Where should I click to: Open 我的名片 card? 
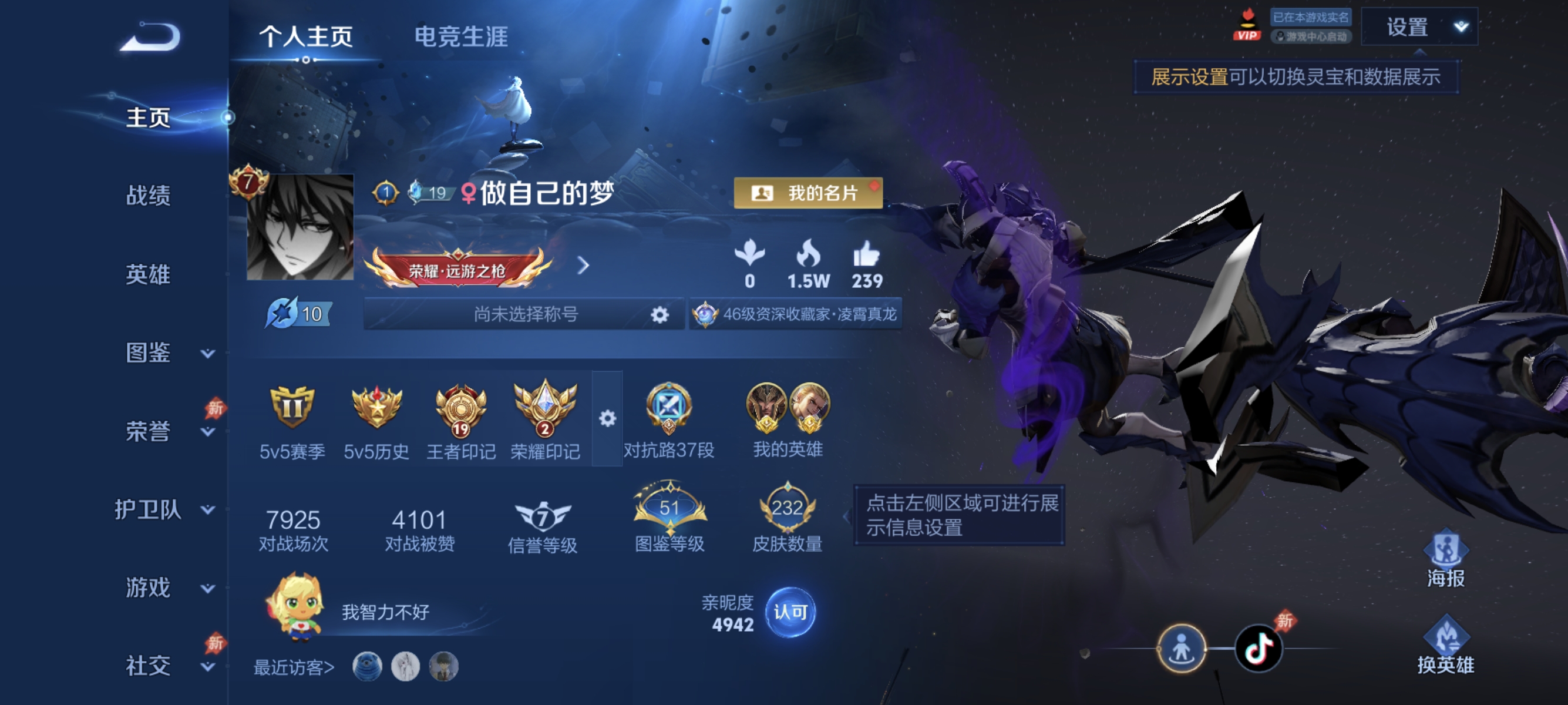pyautogui.click(x=806, y=194)
